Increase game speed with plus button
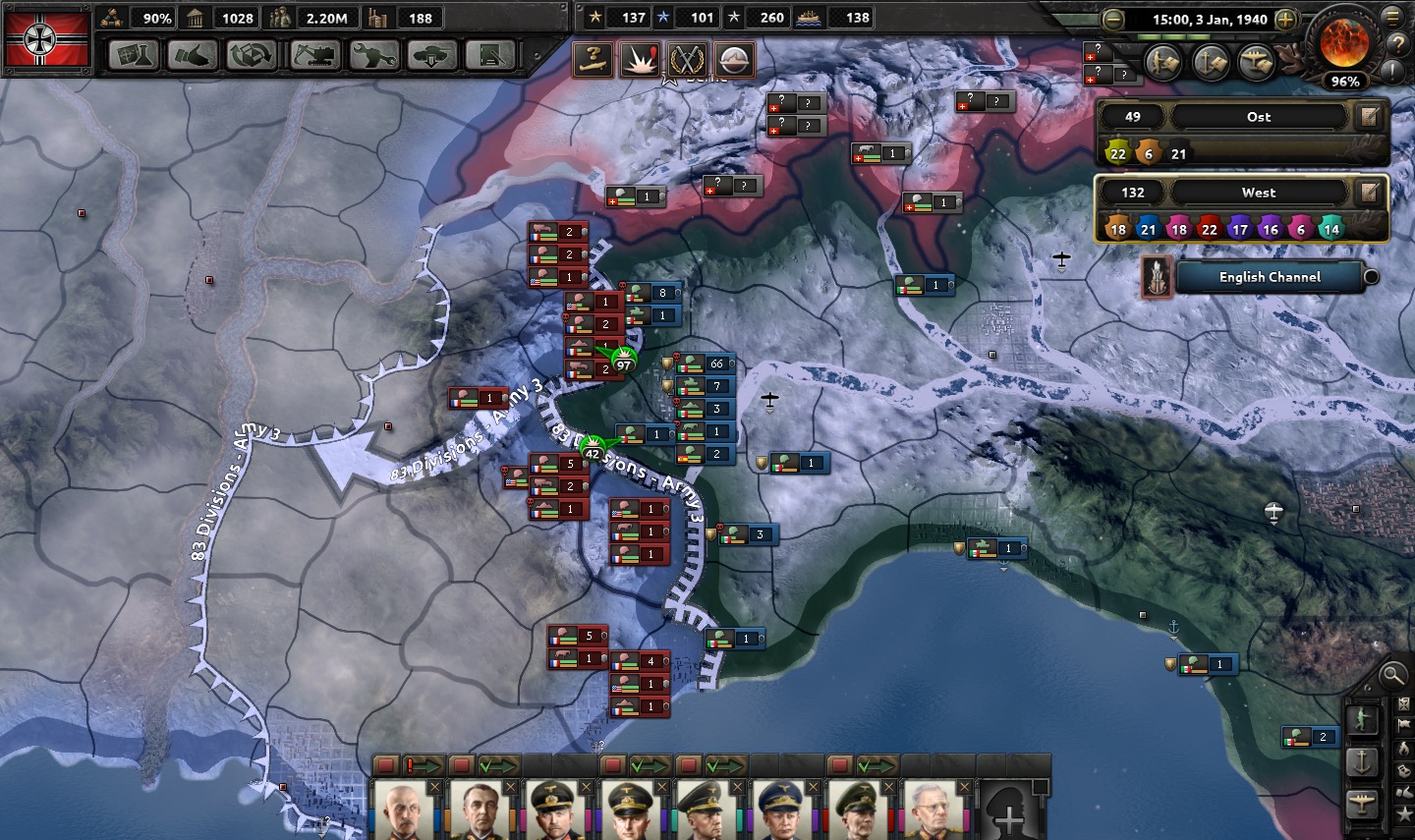 [1284, 19]
